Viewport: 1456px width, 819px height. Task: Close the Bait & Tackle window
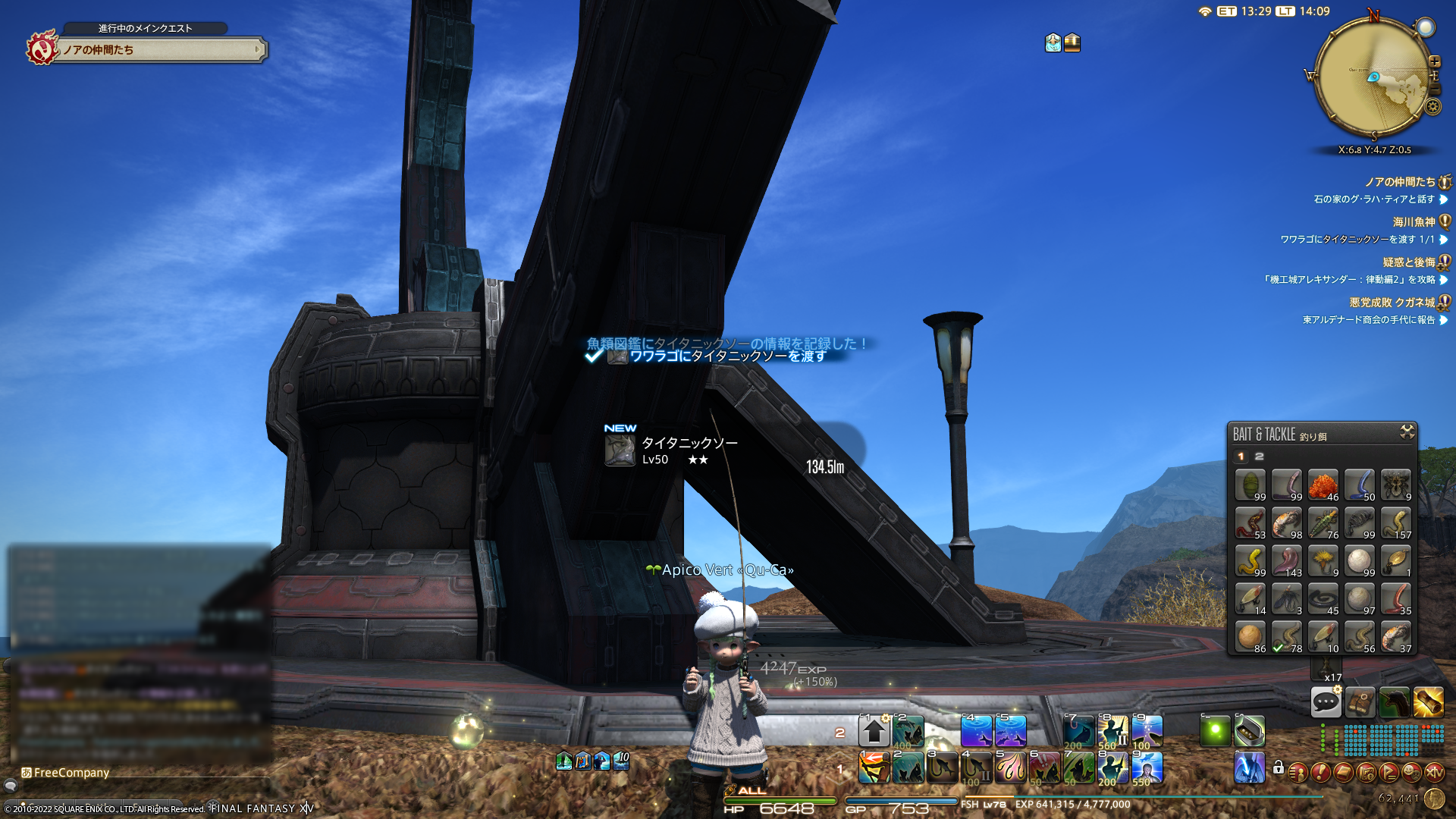1407,432
